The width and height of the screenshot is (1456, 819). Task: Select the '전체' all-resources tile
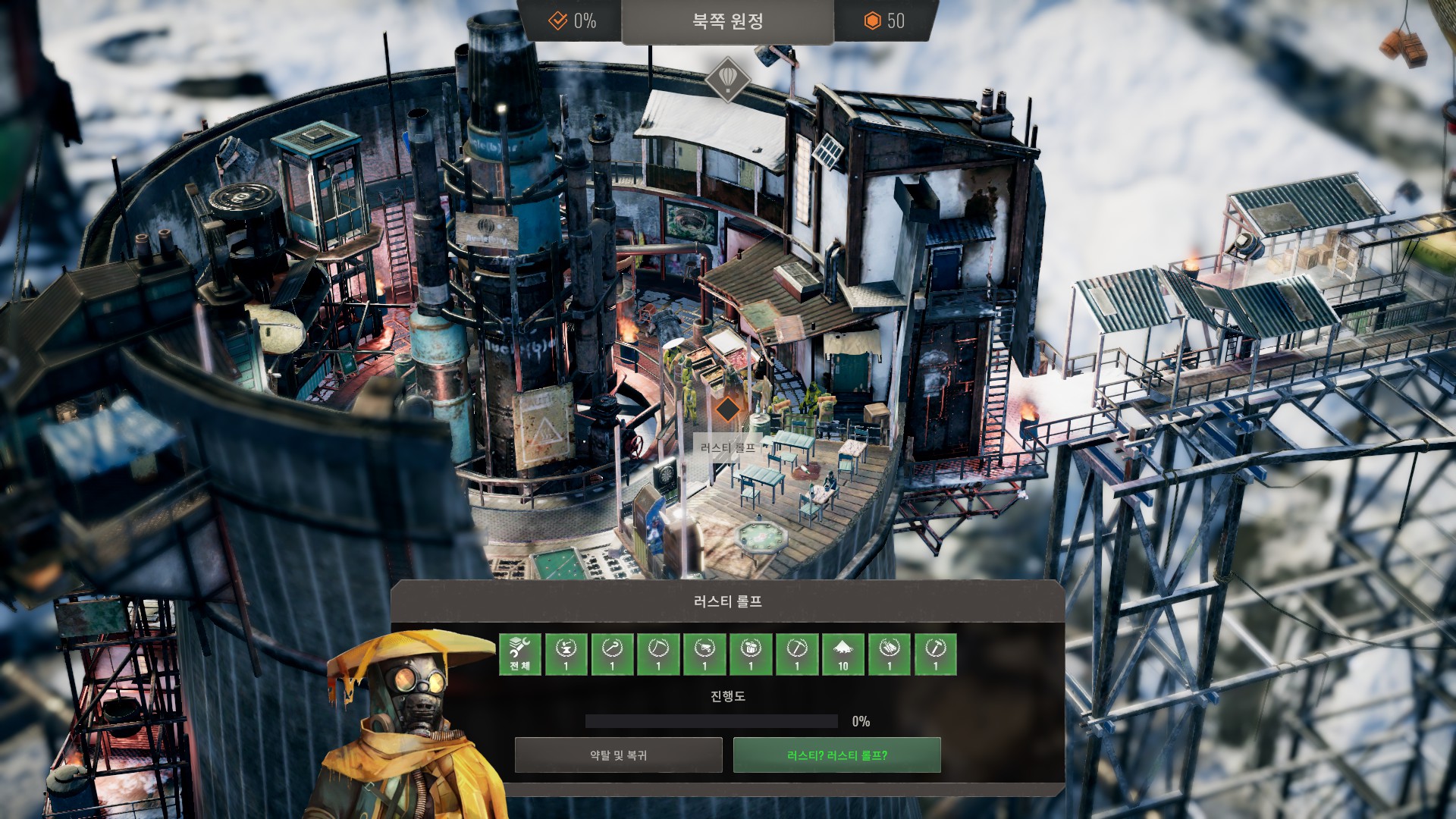[x=519, y=654]
